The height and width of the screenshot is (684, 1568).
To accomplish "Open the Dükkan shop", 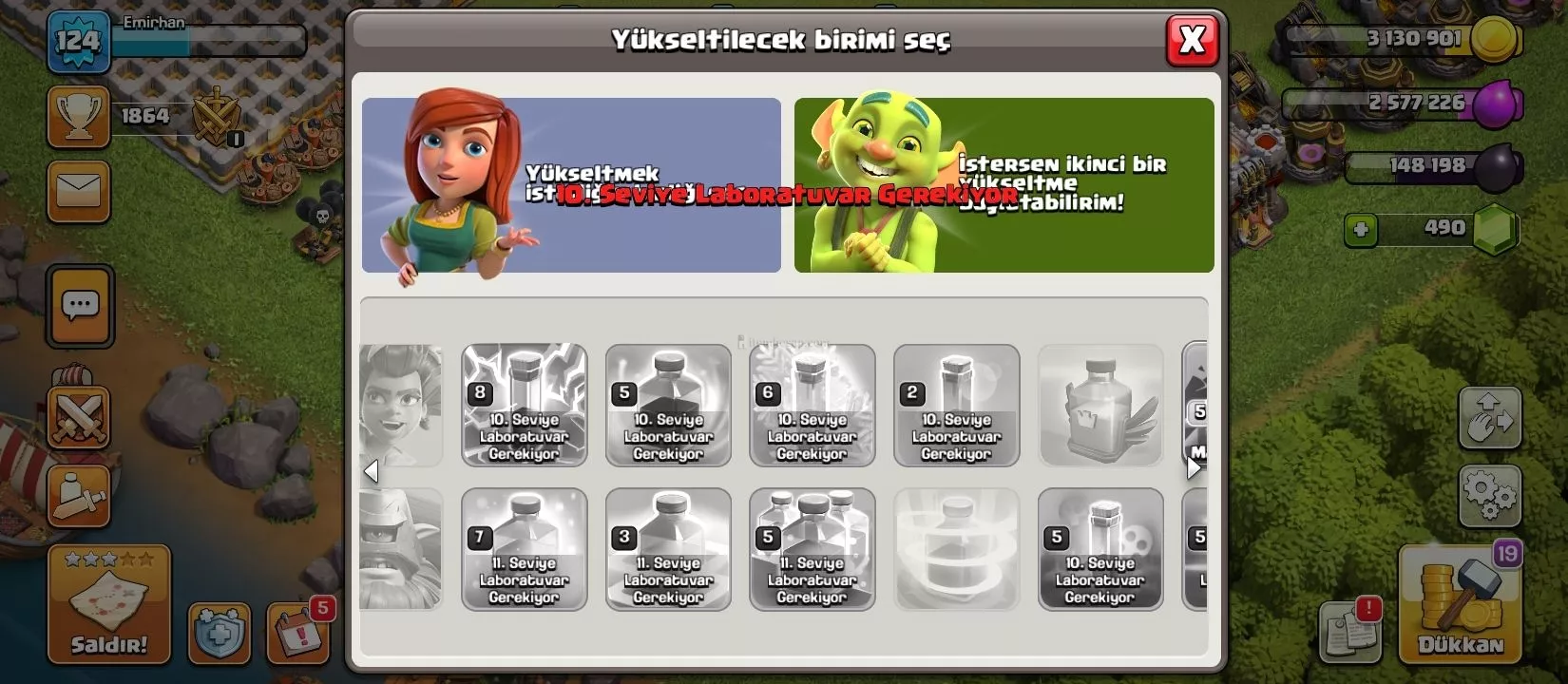I will point(1459,604).
